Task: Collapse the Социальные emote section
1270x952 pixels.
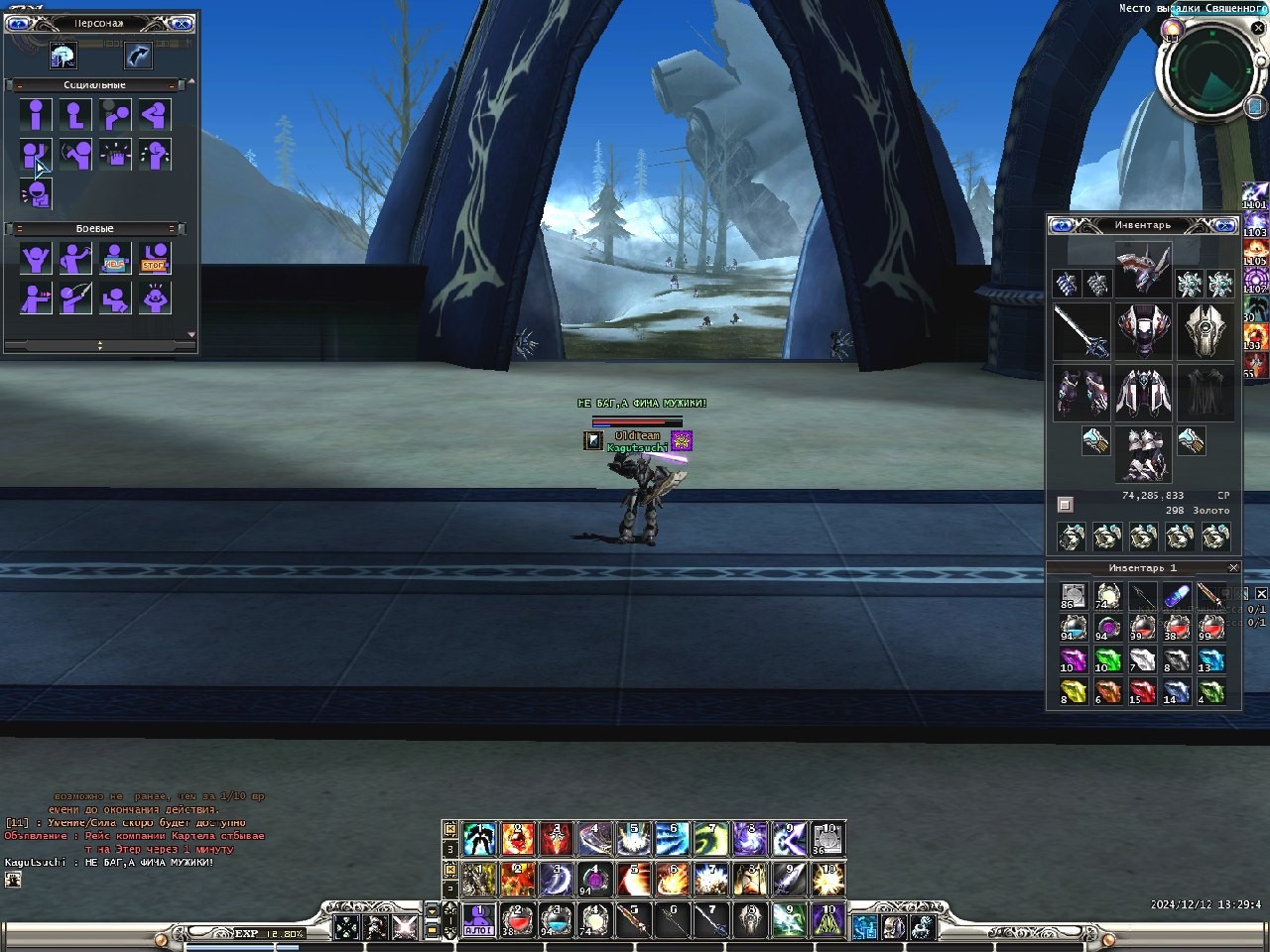Action: click(x=20, y=85)
